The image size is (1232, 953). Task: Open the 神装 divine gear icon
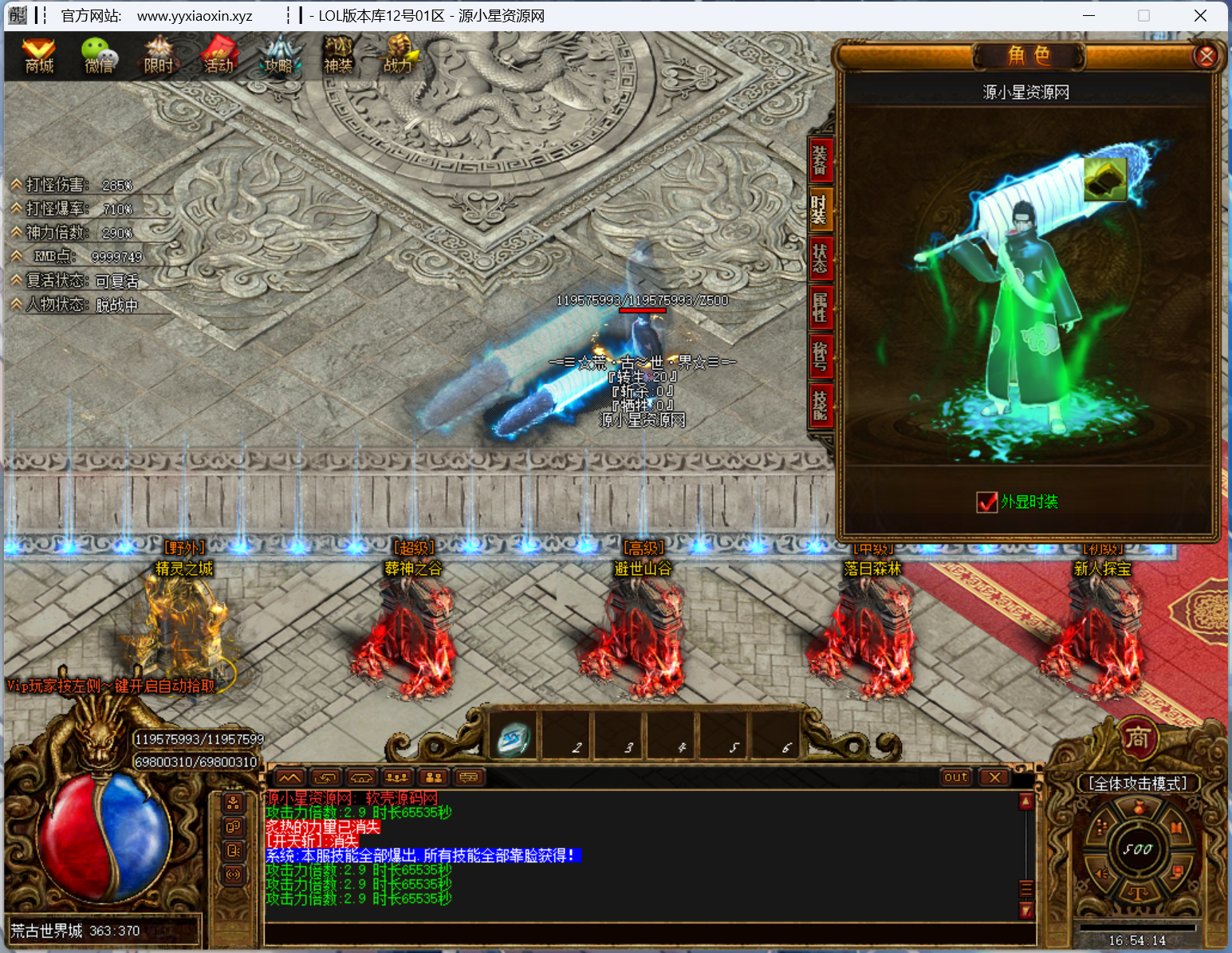click(x=338, y=56)
